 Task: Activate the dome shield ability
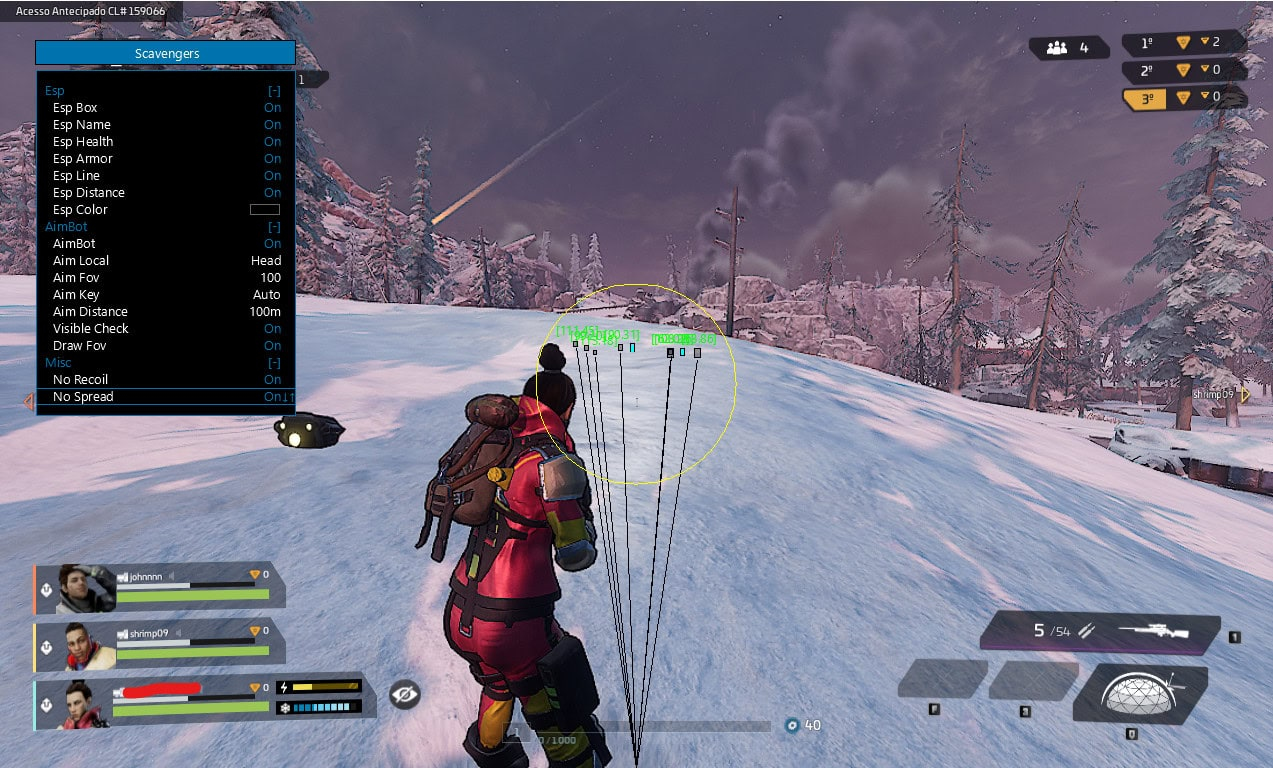point(1139,694)
